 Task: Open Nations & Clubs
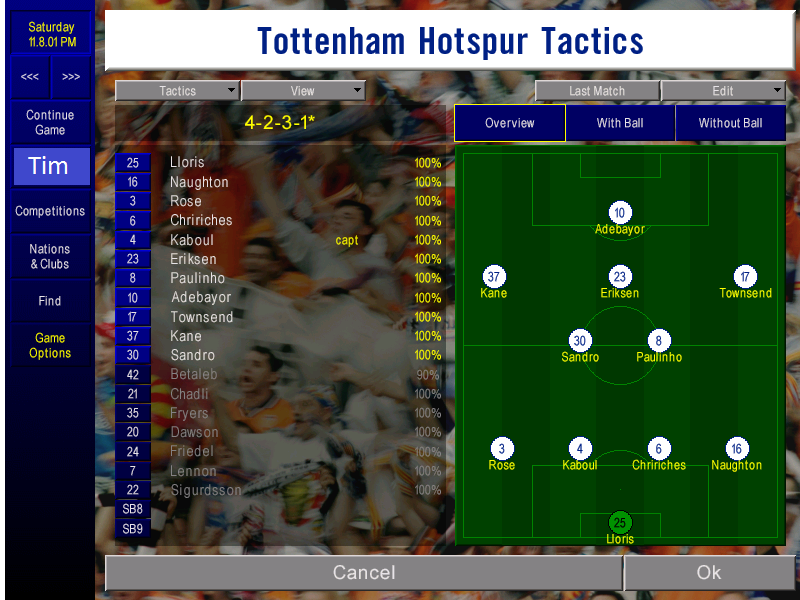pos(50,257)
